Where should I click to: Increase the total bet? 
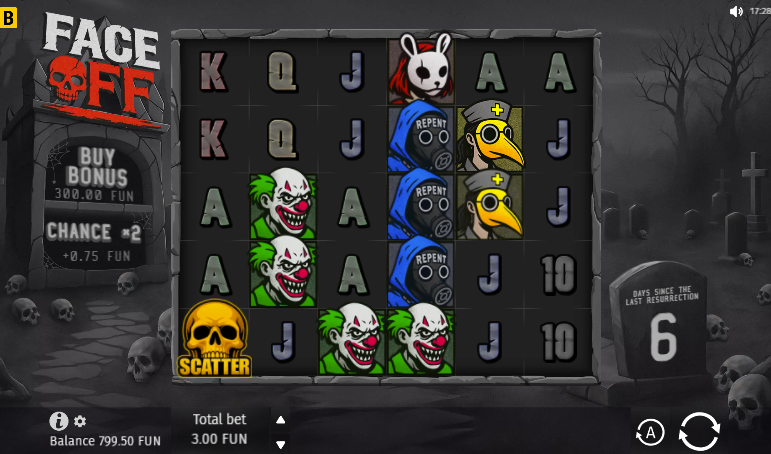click(281, 420)
